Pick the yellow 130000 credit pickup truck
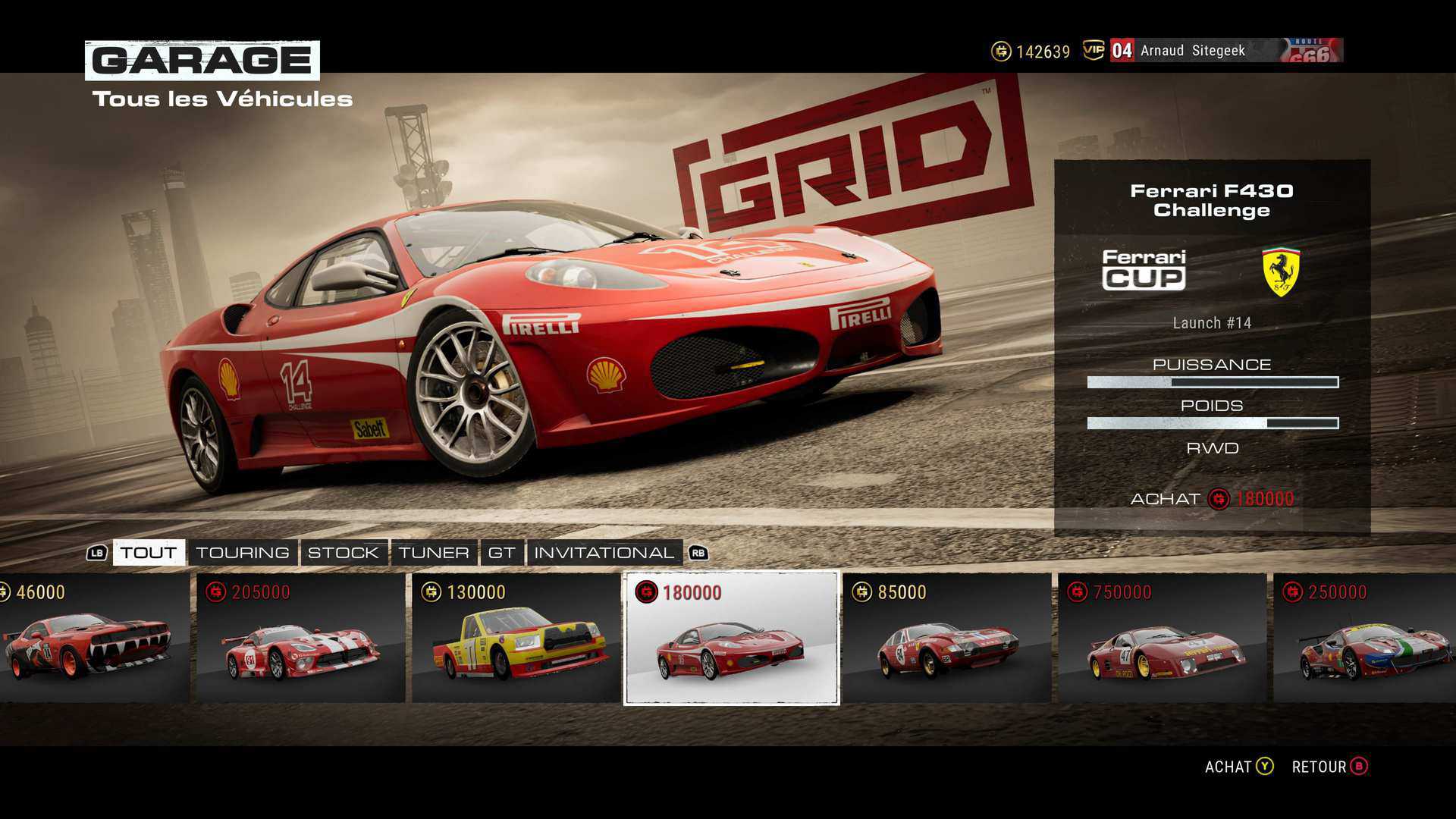This screenshot has width=1456, height=819. (x=516, y=638)
